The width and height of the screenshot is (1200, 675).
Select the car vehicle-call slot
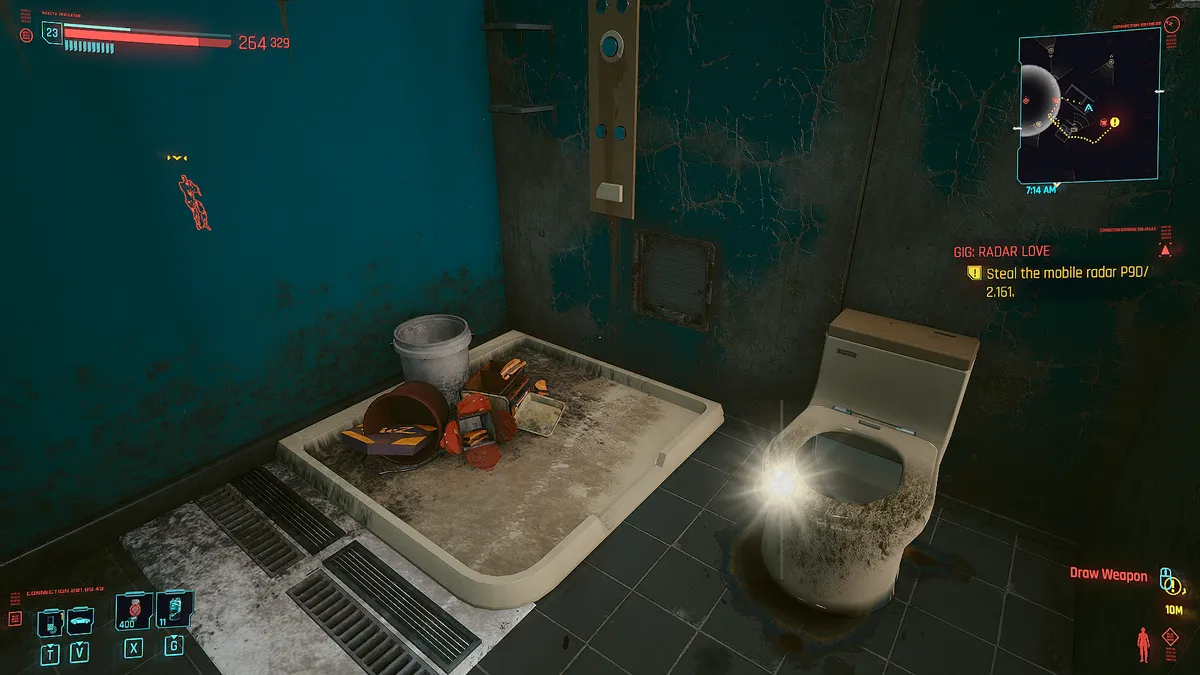(80, 622)
